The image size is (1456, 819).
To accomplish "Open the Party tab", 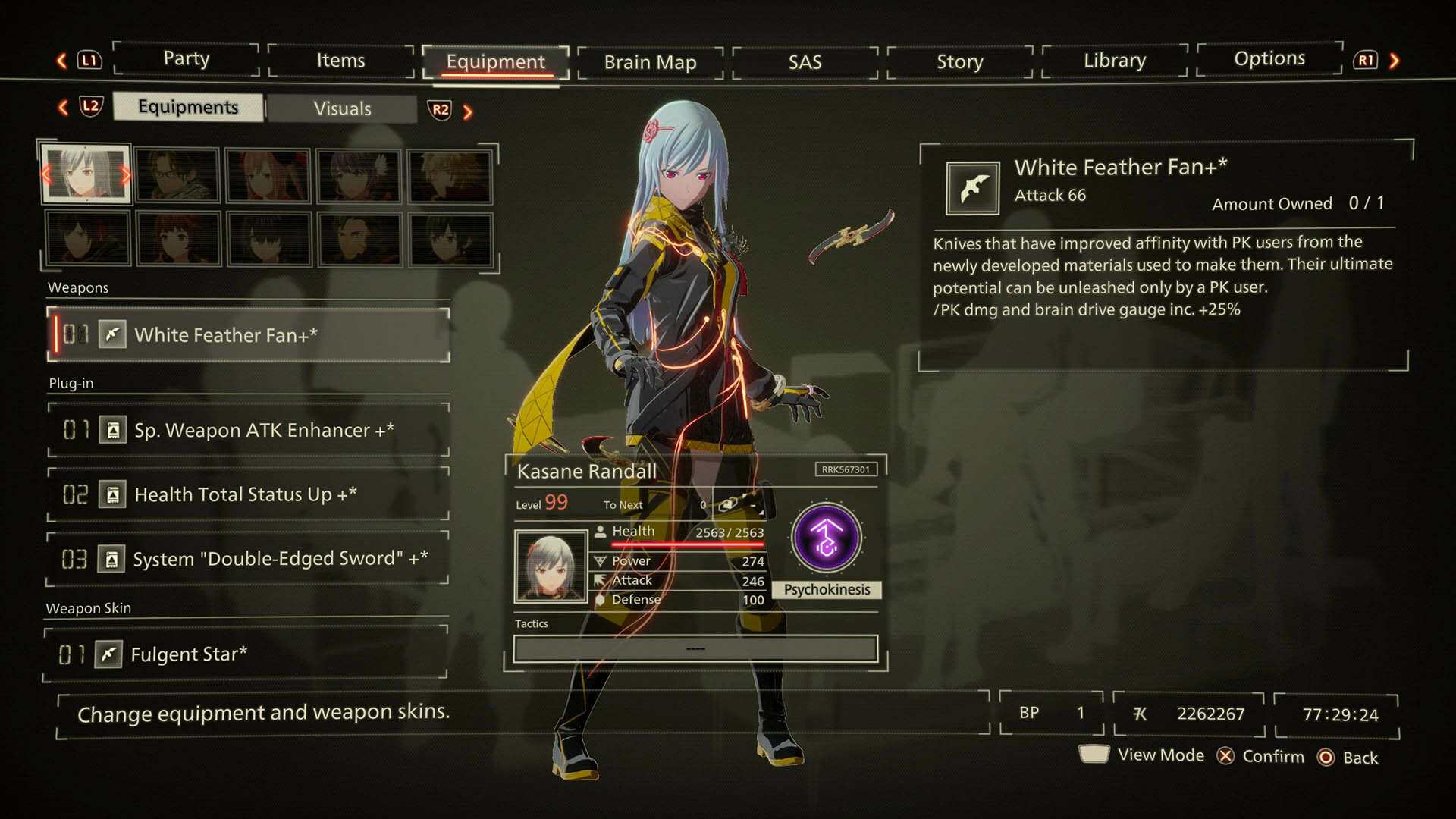I will tap(187, 59).
